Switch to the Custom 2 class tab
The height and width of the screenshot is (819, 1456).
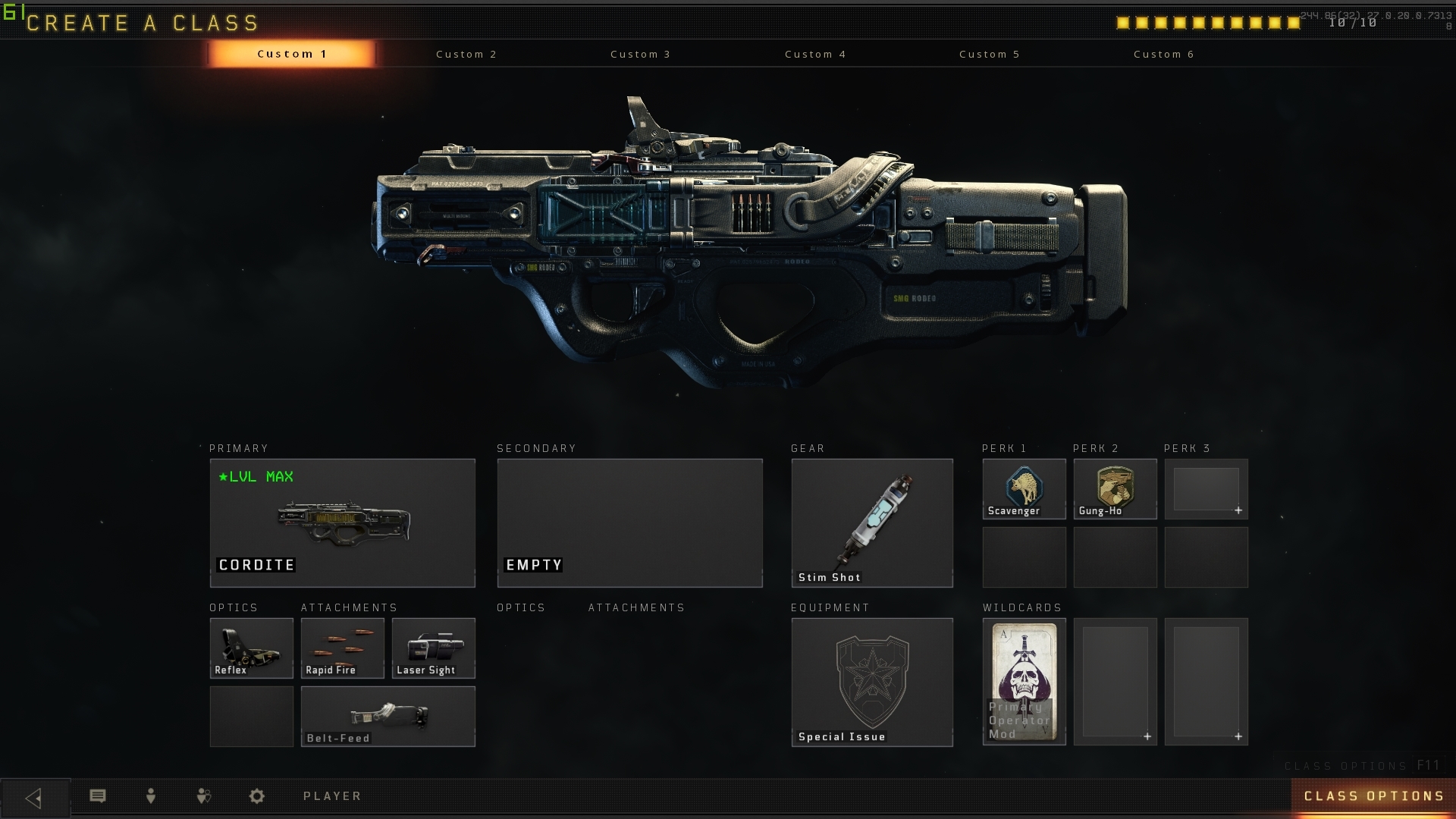click(x=466, y=55)
